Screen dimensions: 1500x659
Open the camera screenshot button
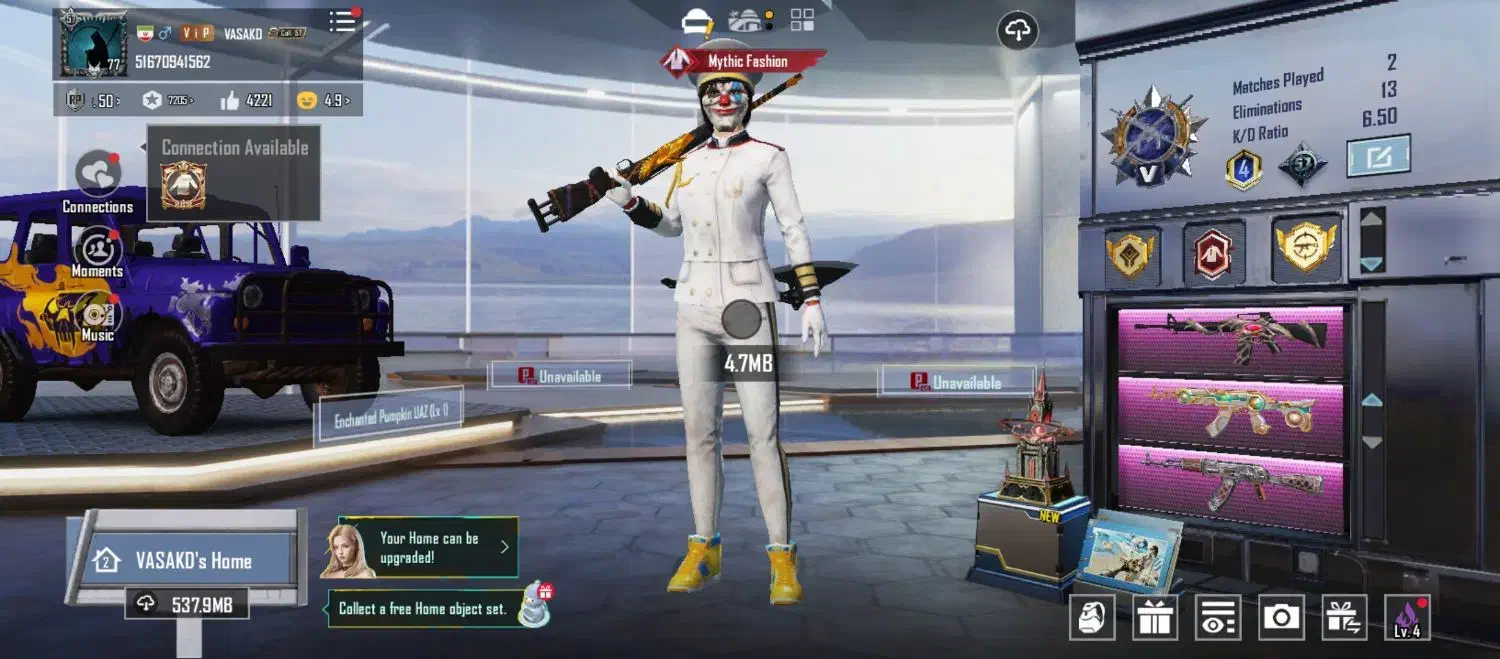pyautogui.click(x=1281, y=617)
